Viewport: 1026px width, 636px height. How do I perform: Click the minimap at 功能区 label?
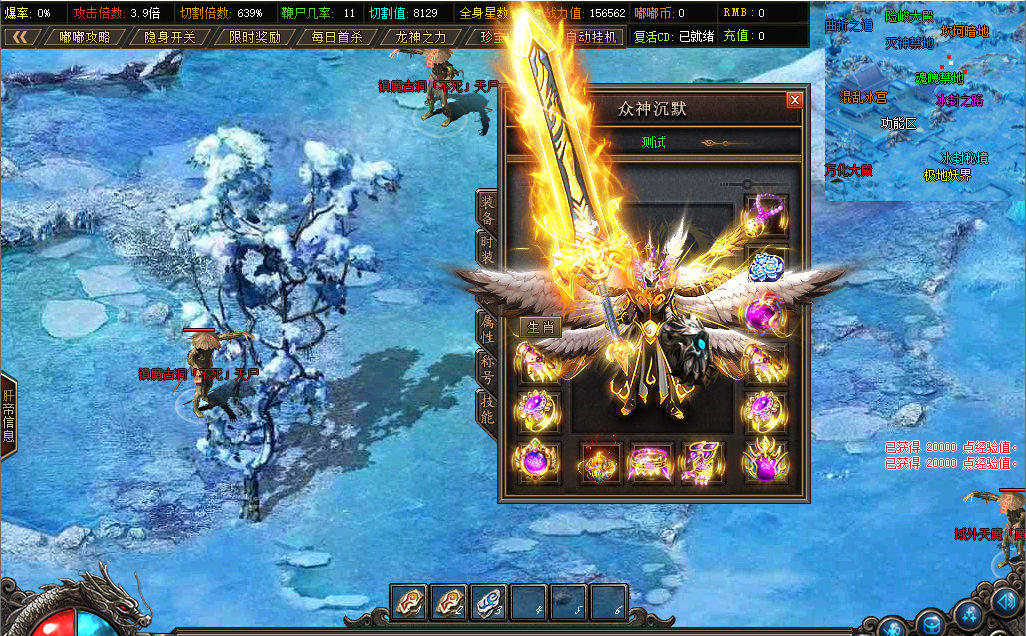point(898,123)
